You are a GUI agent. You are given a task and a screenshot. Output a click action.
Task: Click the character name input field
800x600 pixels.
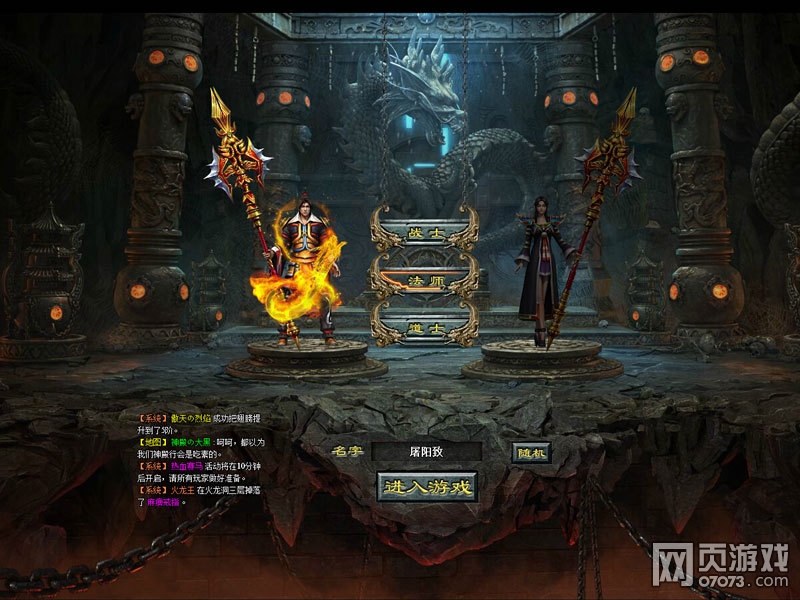coord(426,452)
